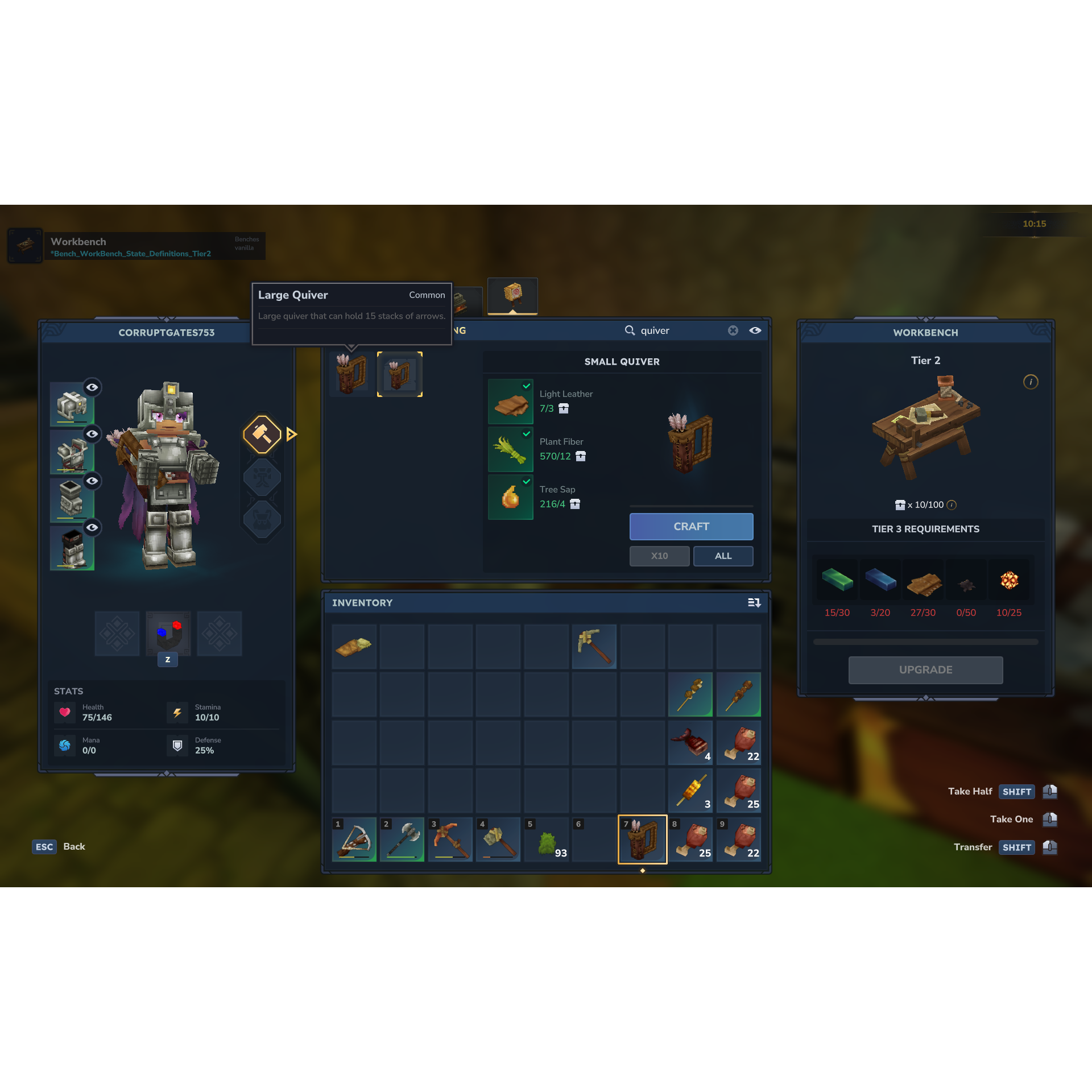The height and width of the screenshot is (1092, 1092).
Task: Pick the battle axe in hotbar slot 2
Action: coord(402,839)
